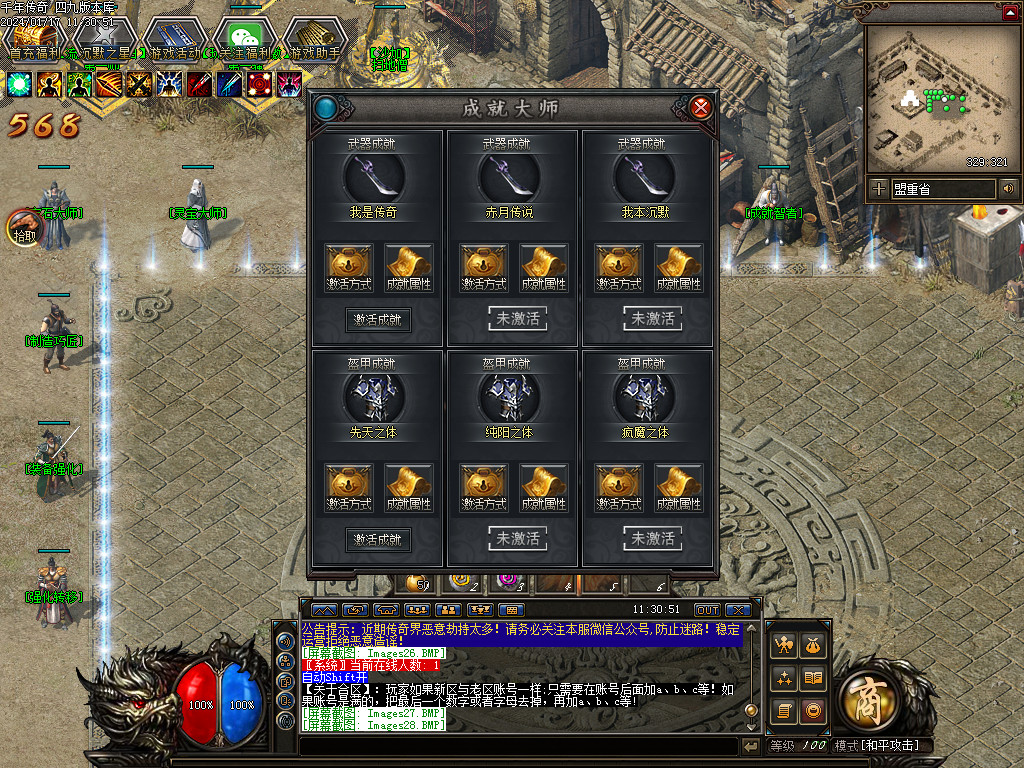Image resolution: width=1024 pixels, height=768 pixels.
Task: View 激活方式 for 赤月传说 weapon achievement
Action: coord(484,267)
